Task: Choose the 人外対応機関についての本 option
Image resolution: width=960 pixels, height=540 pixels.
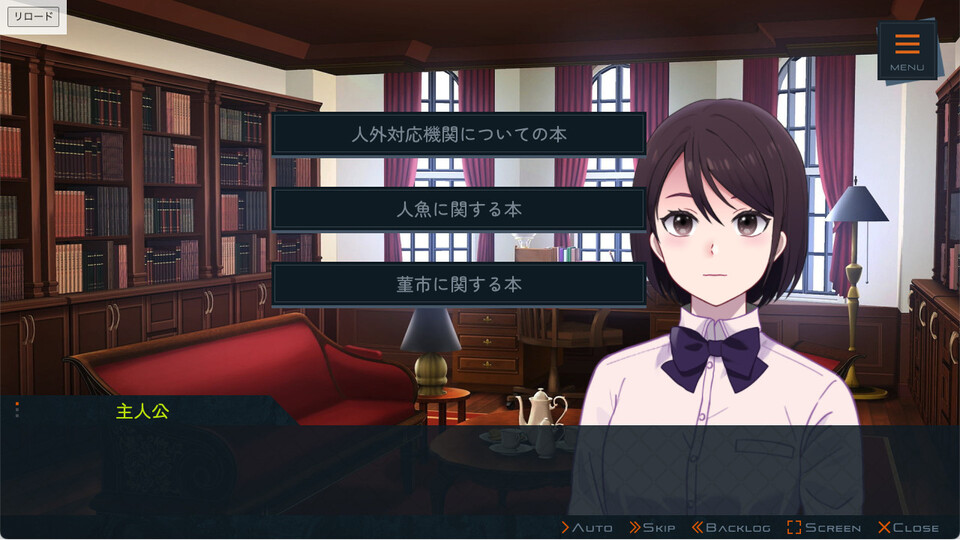Action: pyautogui.click(x=459, y=134)
